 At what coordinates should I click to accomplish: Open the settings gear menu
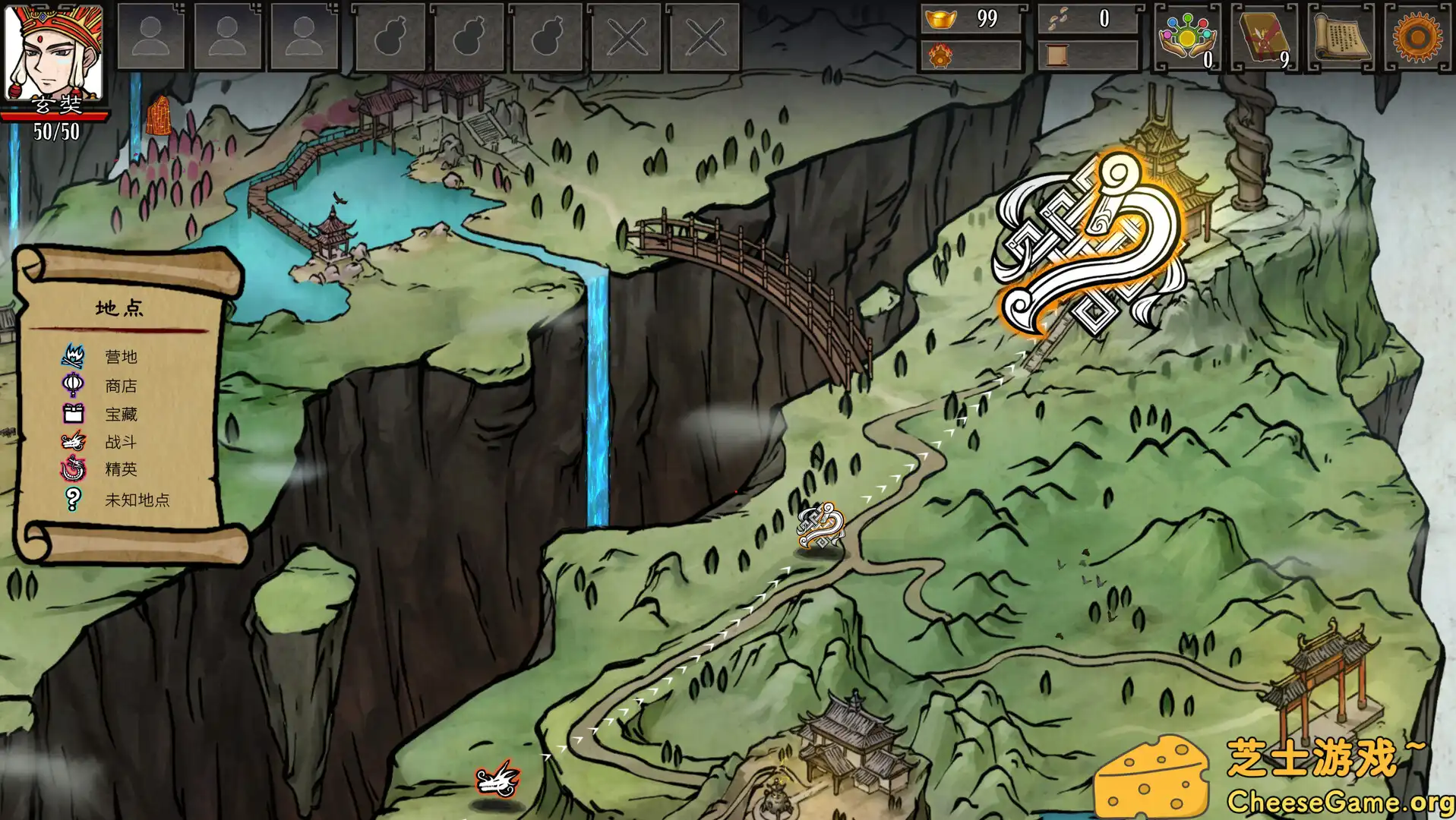tap(1417, 36)
